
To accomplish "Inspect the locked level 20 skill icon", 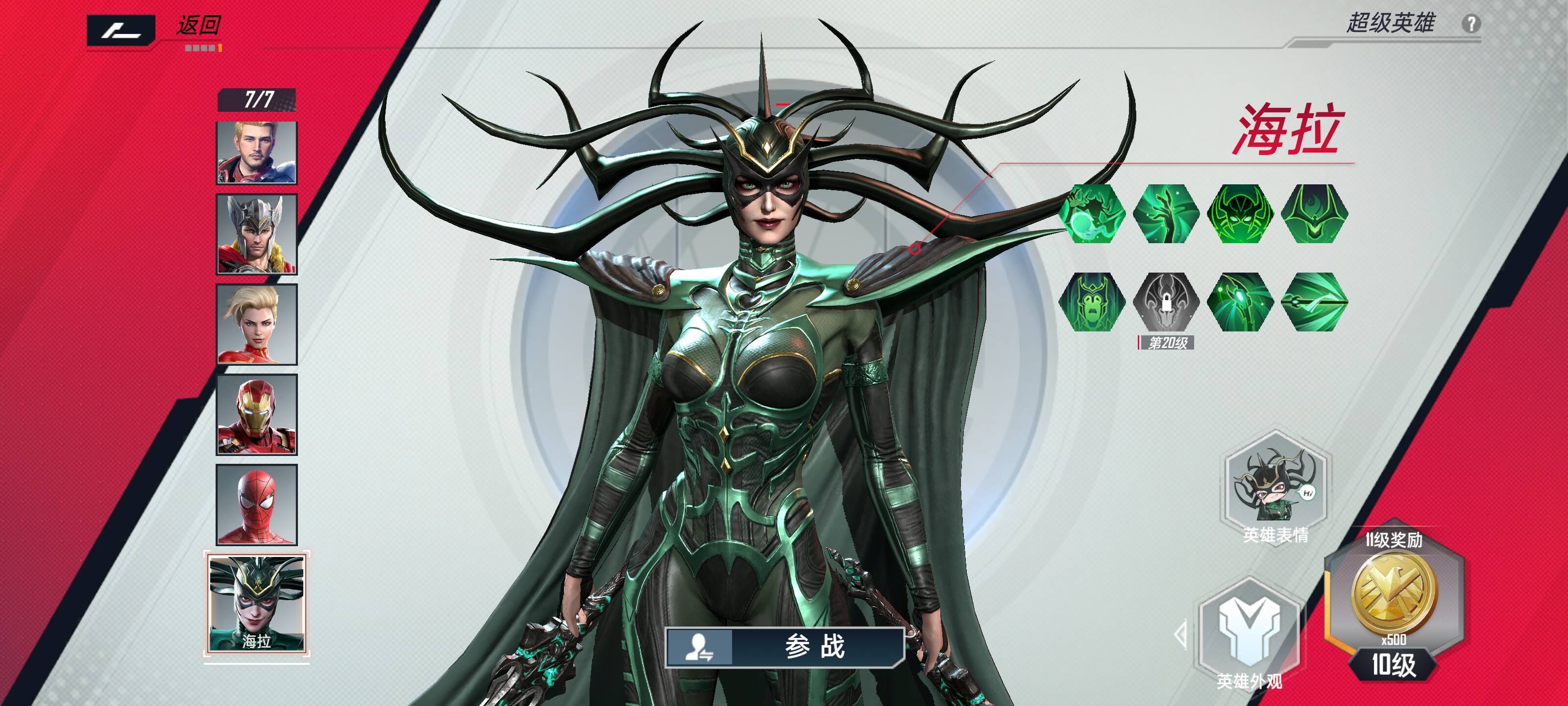I will (1166, 302).
